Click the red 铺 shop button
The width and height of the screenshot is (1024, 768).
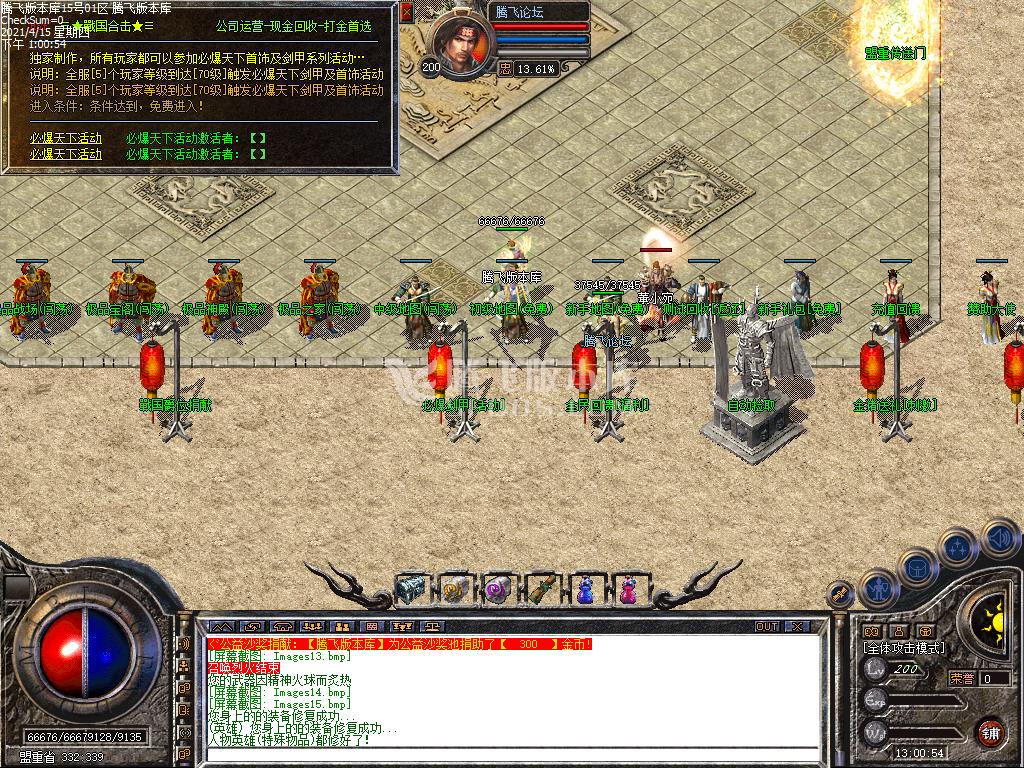click(x=991, y=731)
